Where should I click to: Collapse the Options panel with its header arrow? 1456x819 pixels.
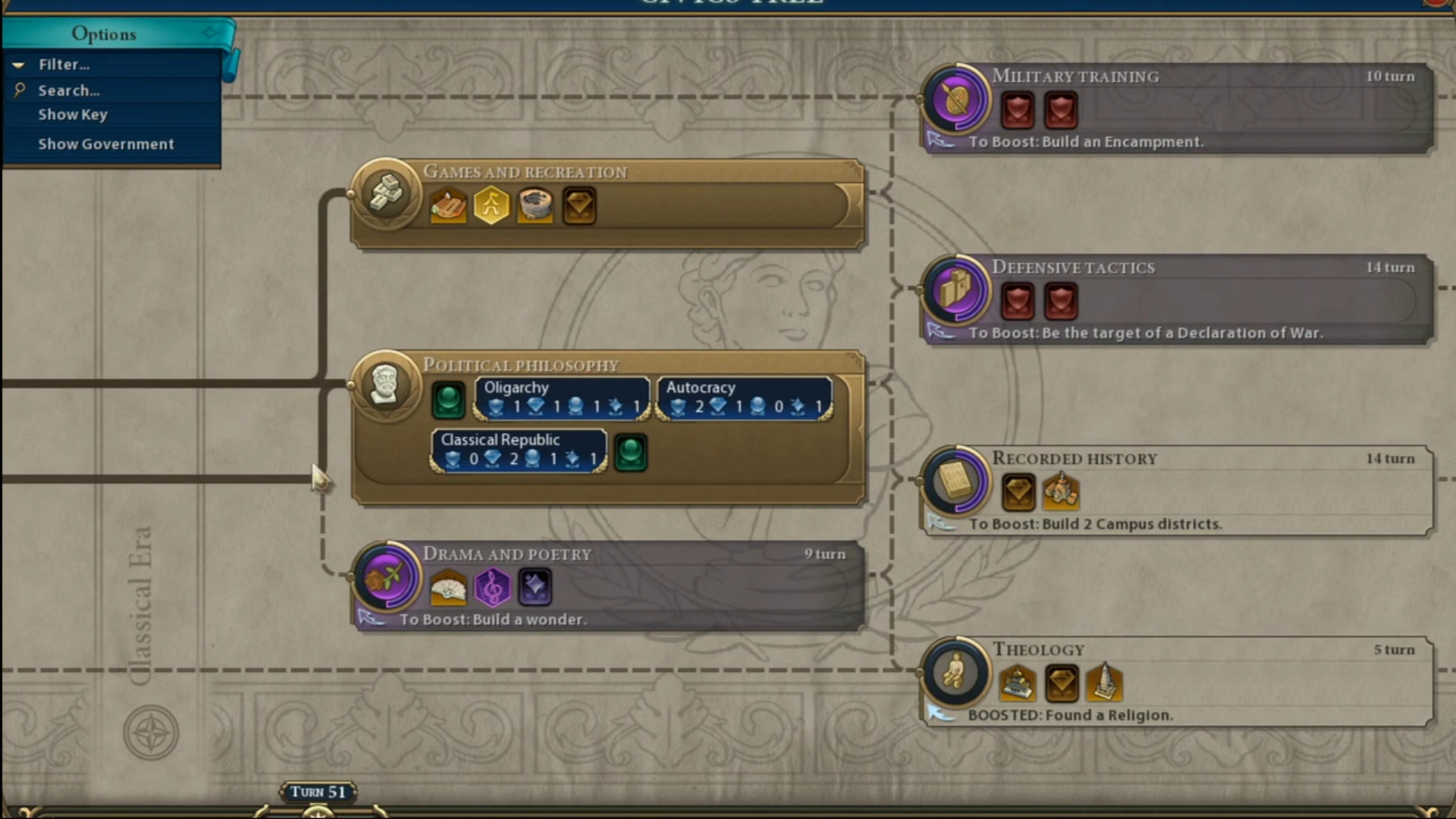point(210,33)
